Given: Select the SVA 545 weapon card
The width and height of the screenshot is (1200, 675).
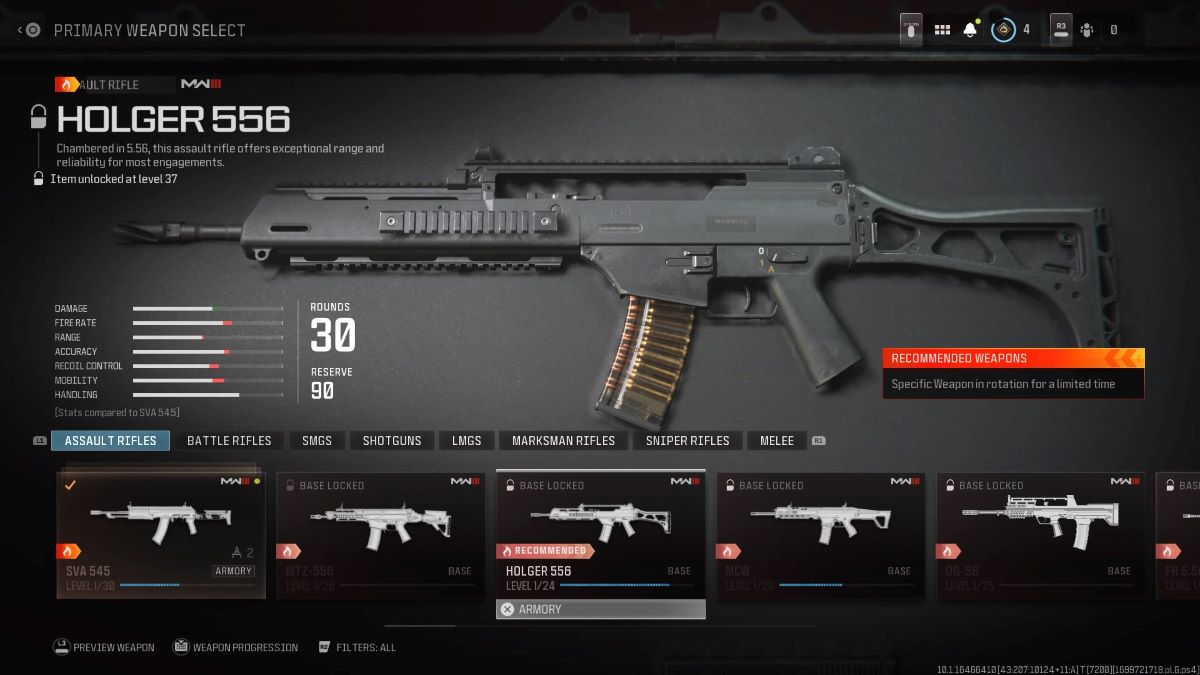Looking at the screenshot, I should pyautogui.click(x=161, y=534).
